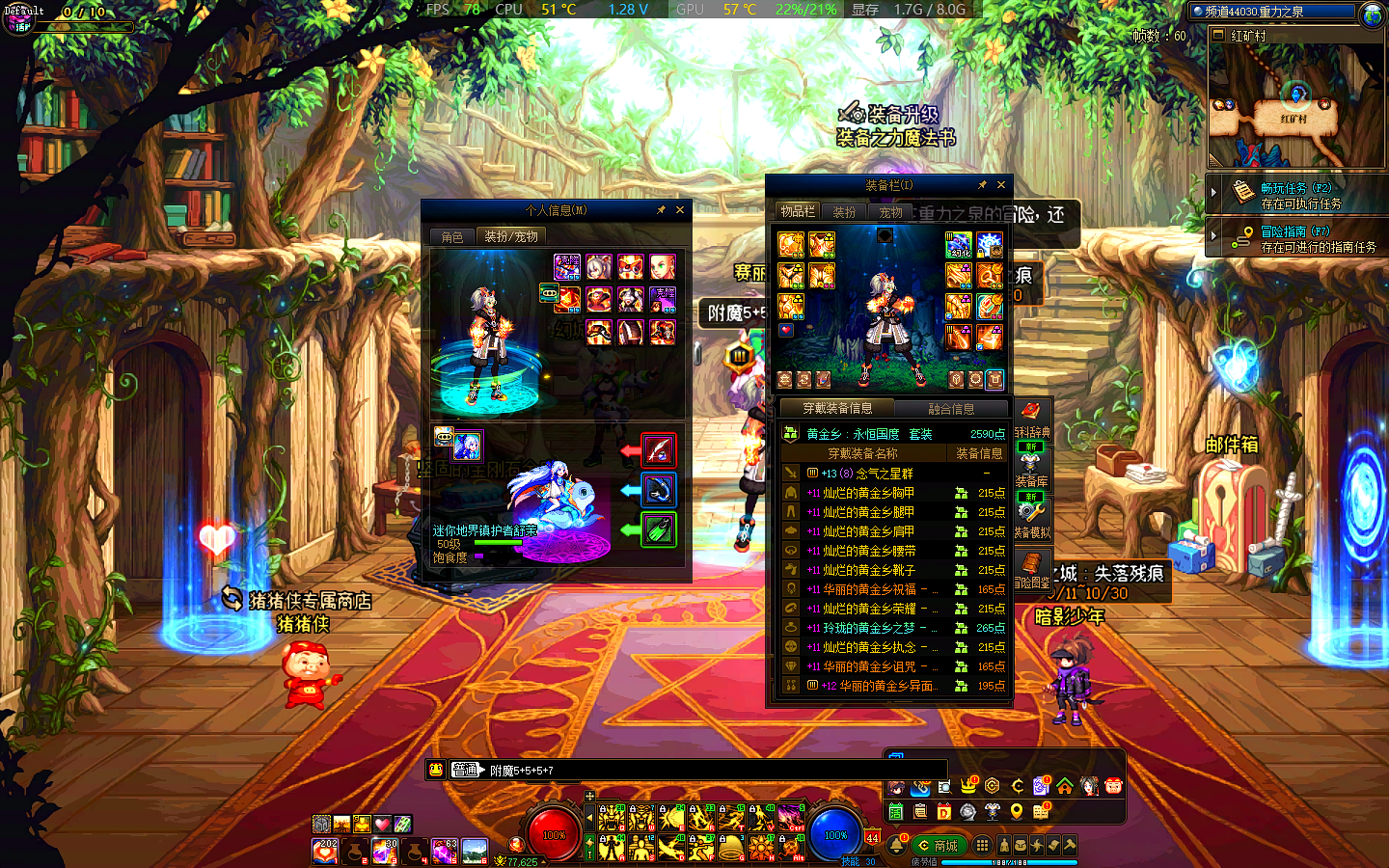
Task: Switch to the 宠物 tab in equipment window
Action: click(x=890, y=212)
